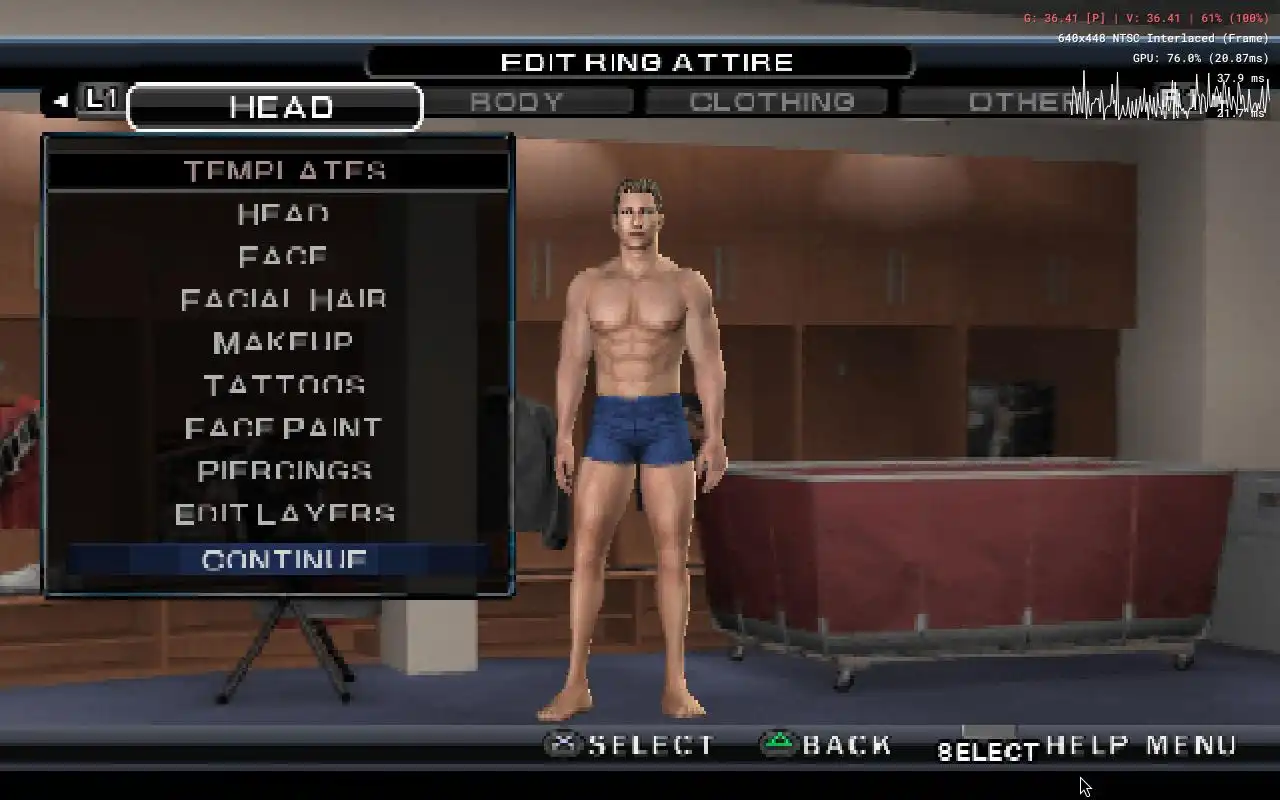Open Facial Hair options
The width and height of the screenshot is (1280, 800).
pos(284,300)
